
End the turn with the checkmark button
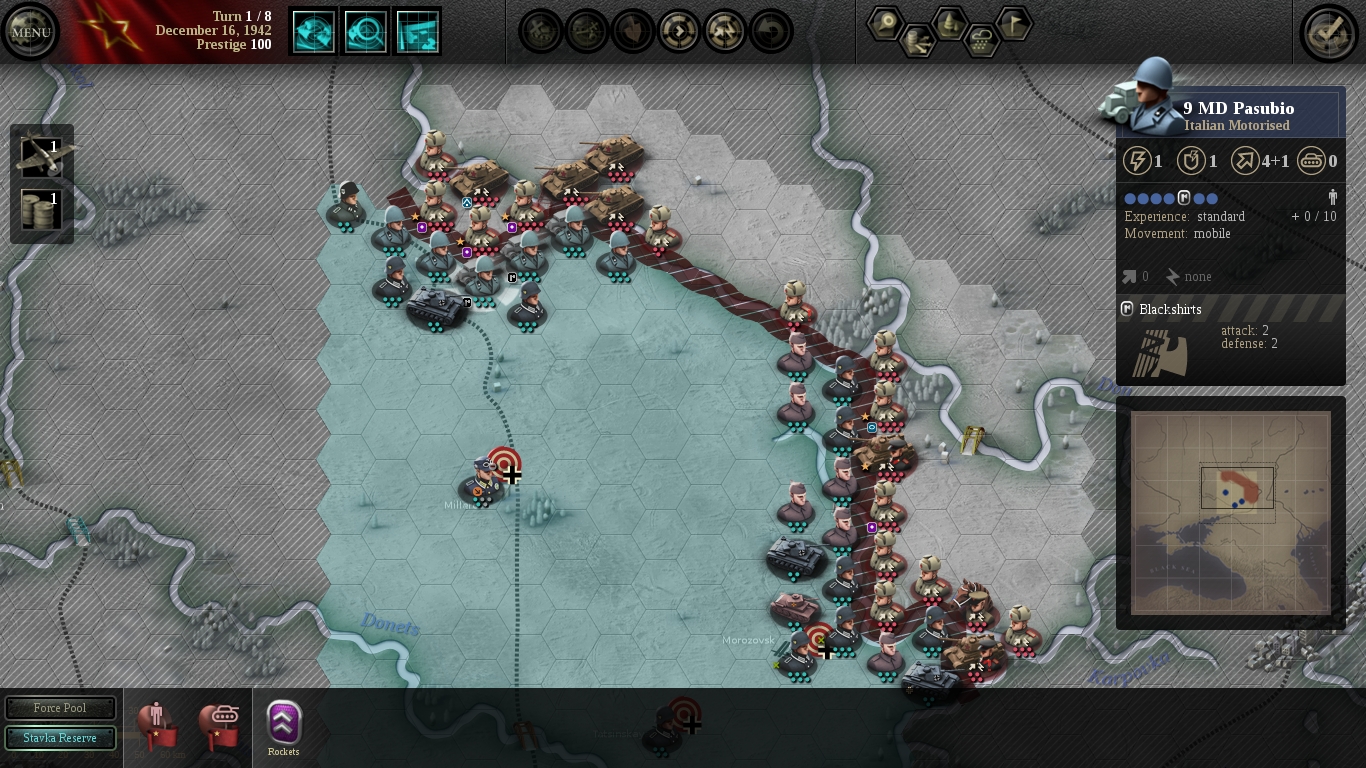(x=1329, y=32)
